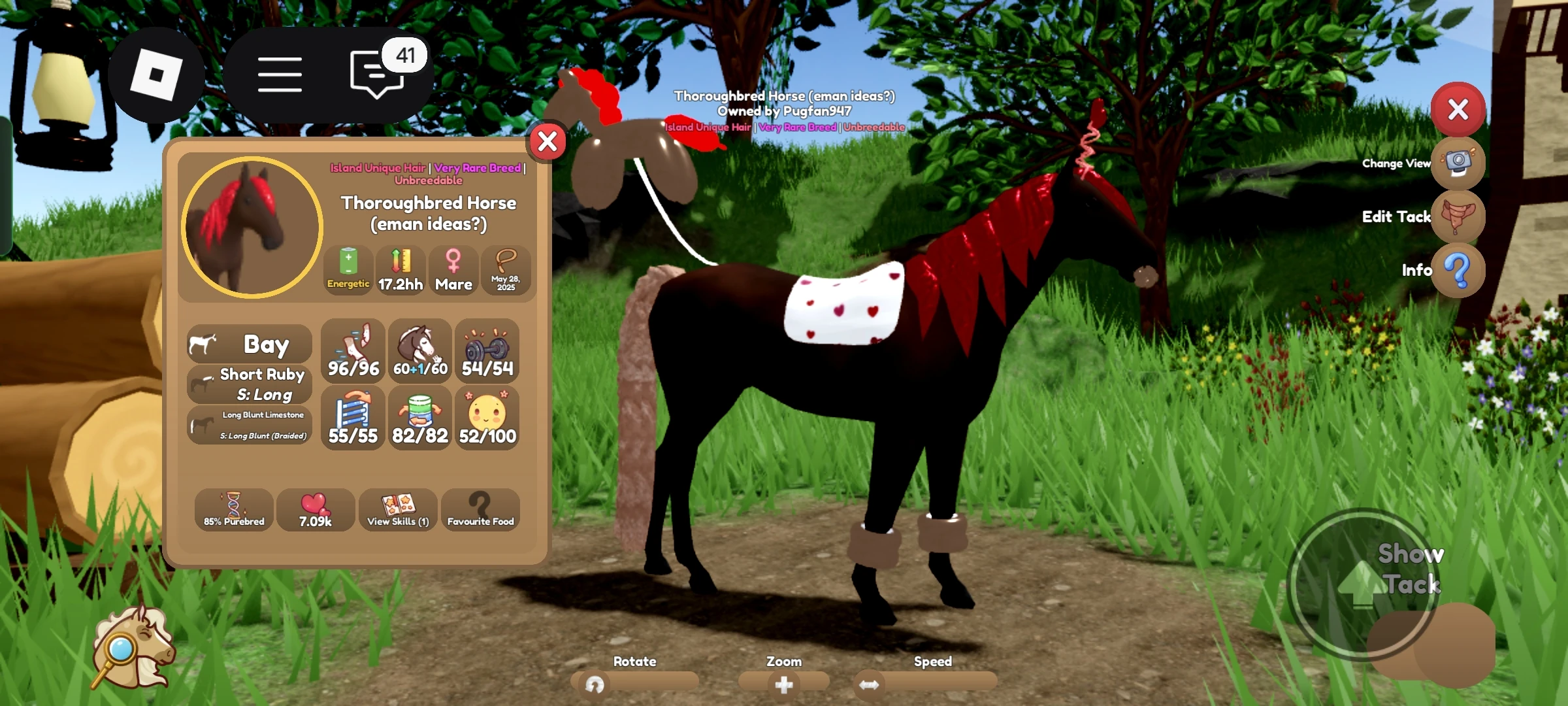Open the Change View camera tool
This screenshot has height=706, width=1568.
pyautogui.click(x=1458, y=163)
